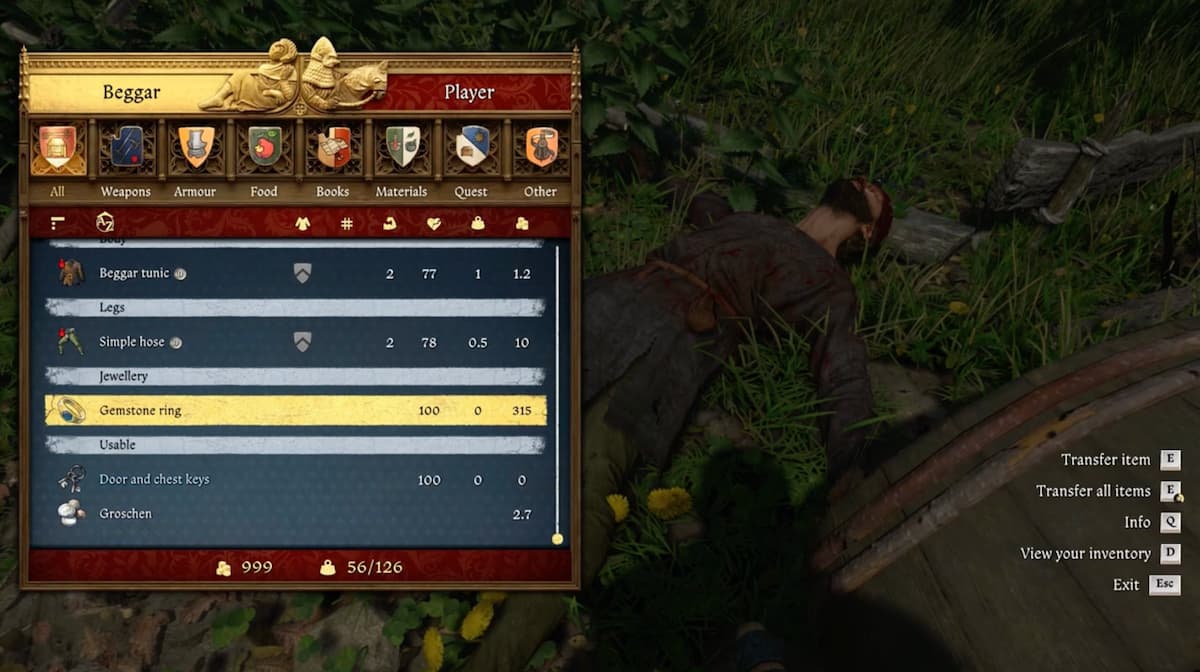Open the Armour category
The width and height of the screenshot is (1200, 672).
[195, 147]
